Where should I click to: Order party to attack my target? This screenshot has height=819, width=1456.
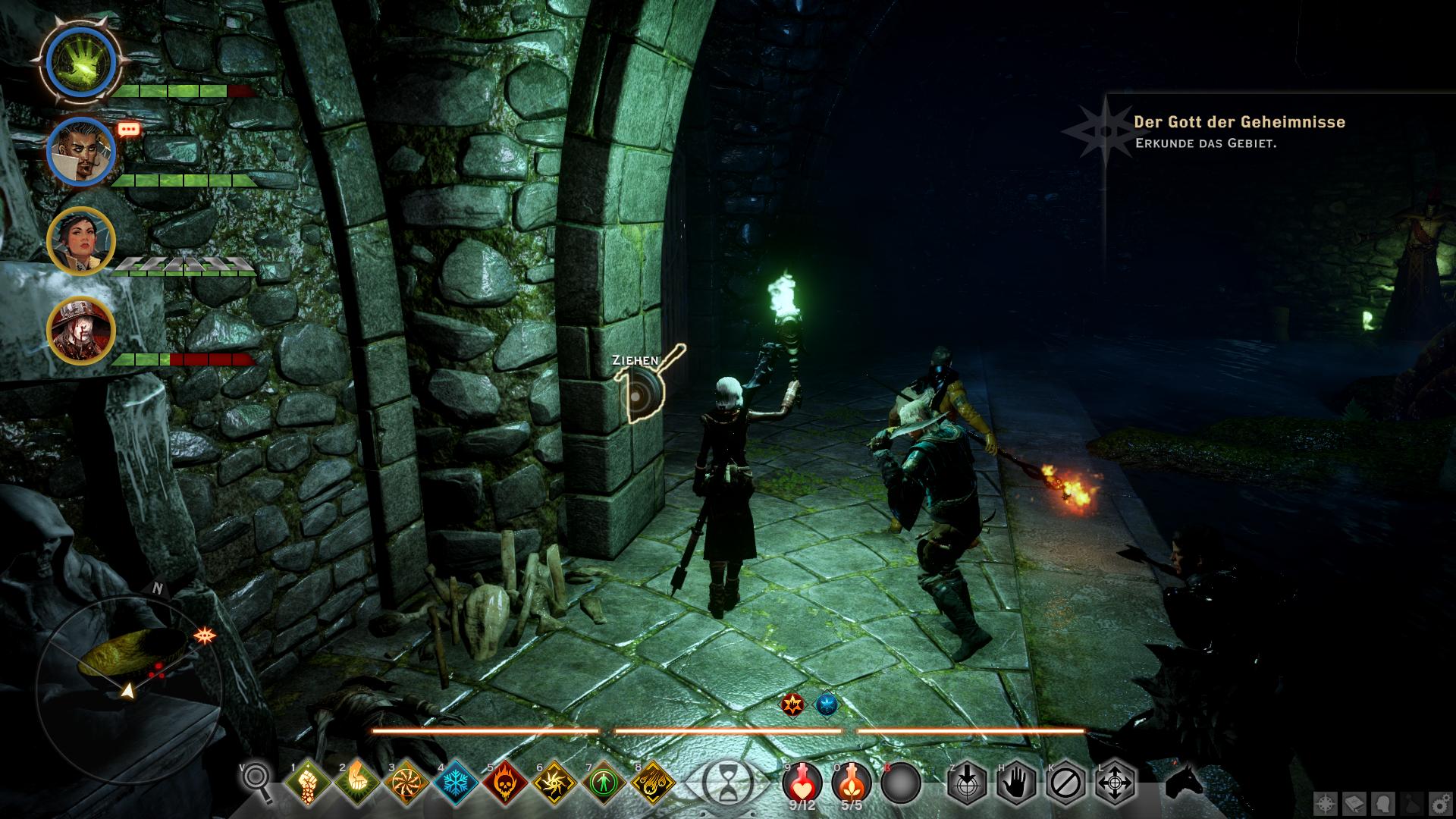point(967,782)
